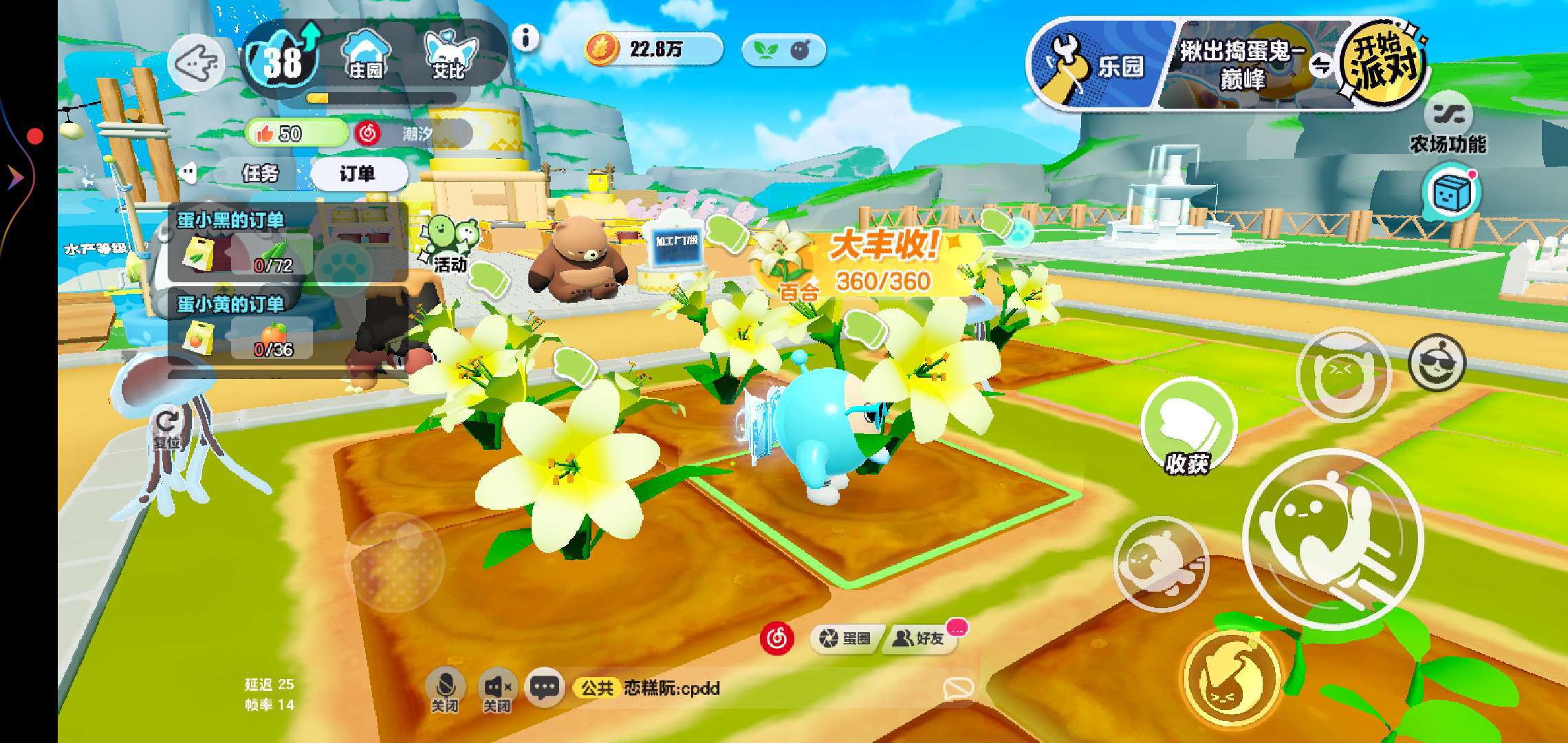
Task: Open the 艾比 pet menu
Action: 450,55
